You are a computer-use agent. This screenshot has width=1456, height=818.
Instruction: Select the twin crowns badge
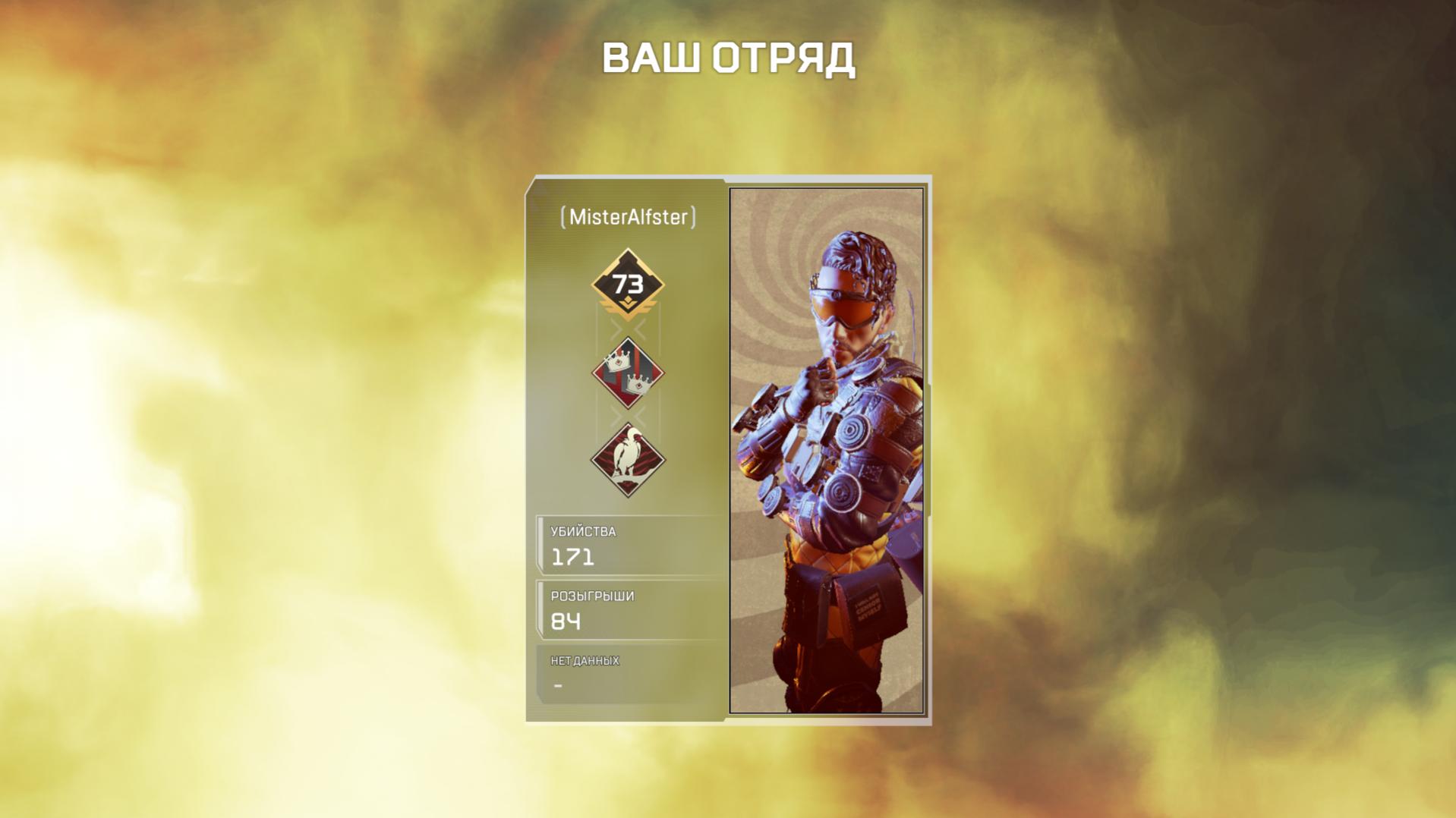click(628, 373)
